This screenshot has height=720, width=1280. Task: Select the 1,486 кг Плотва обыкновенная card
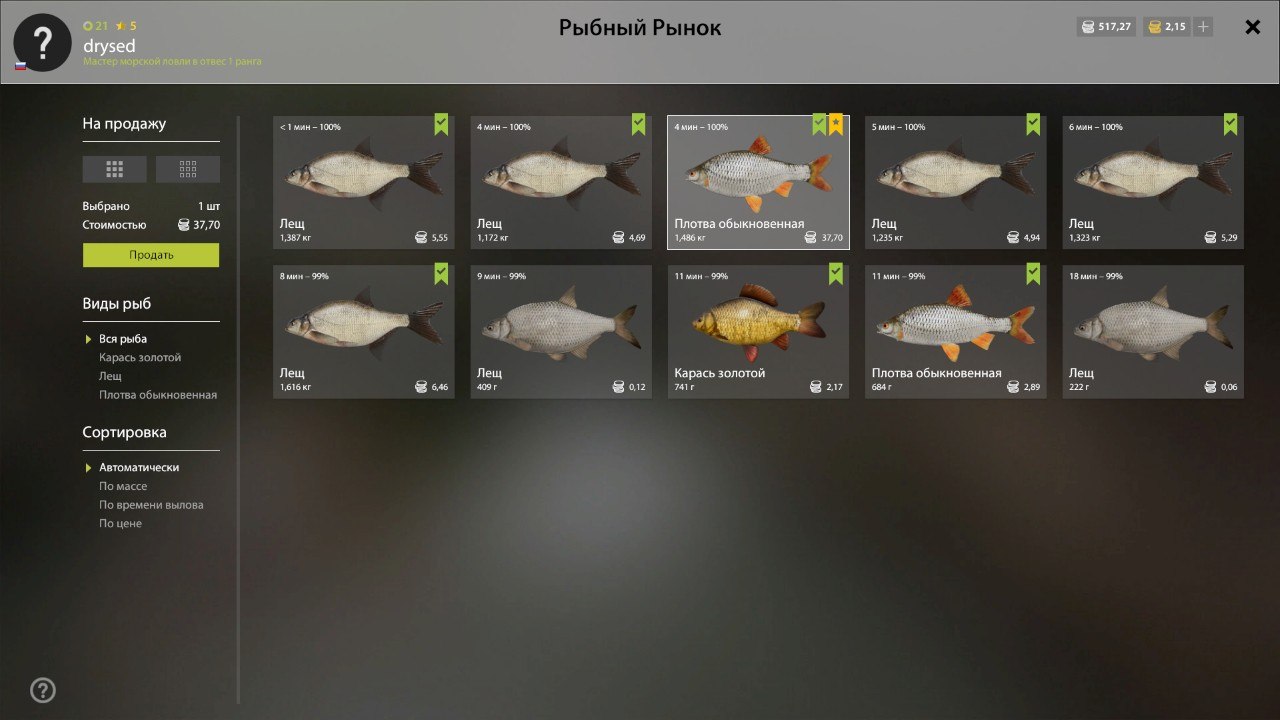[758, 182]
